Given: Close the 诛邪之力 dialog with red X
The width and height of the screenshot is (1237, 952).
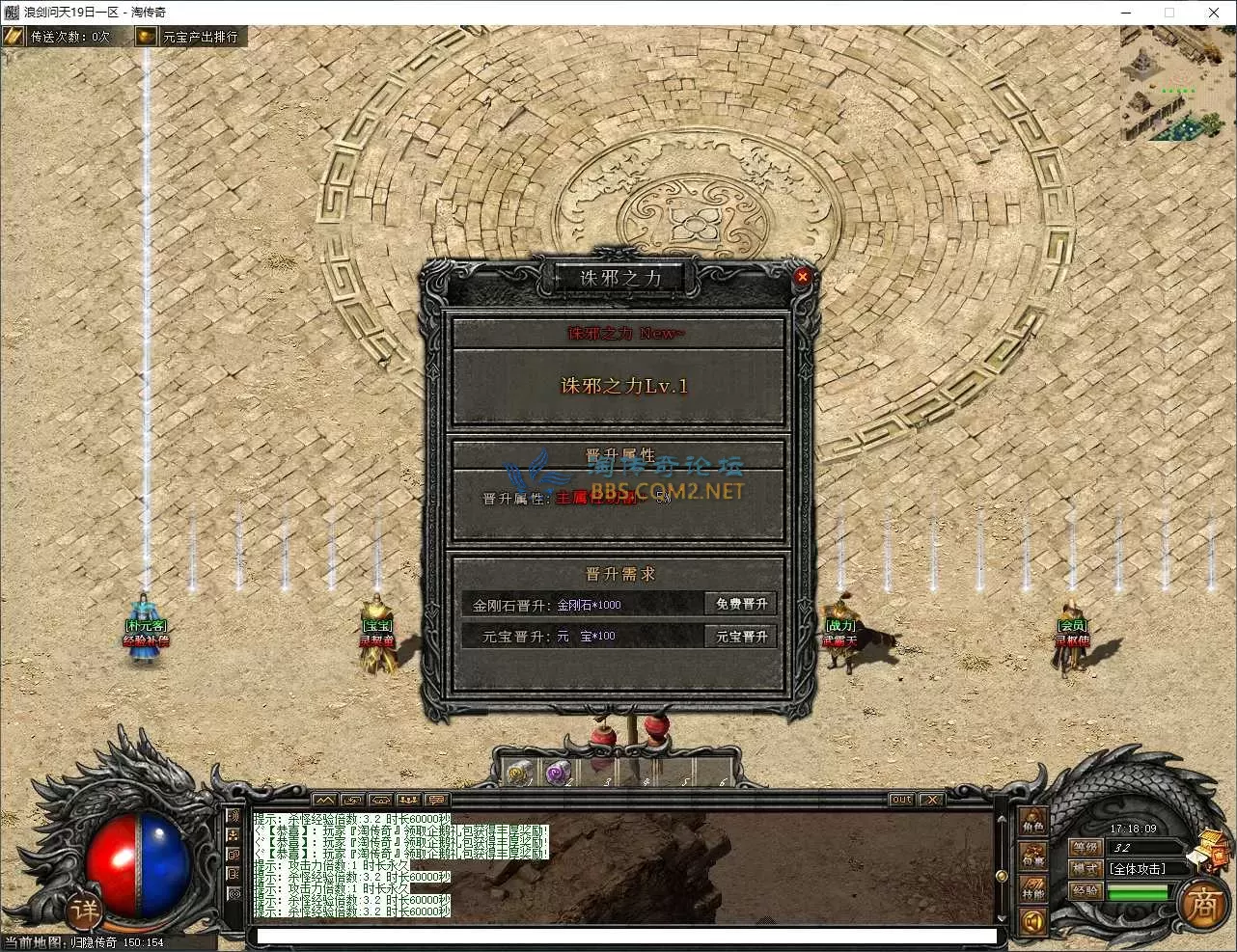Looking at the screenshot, I should click(x=802, y=277).
